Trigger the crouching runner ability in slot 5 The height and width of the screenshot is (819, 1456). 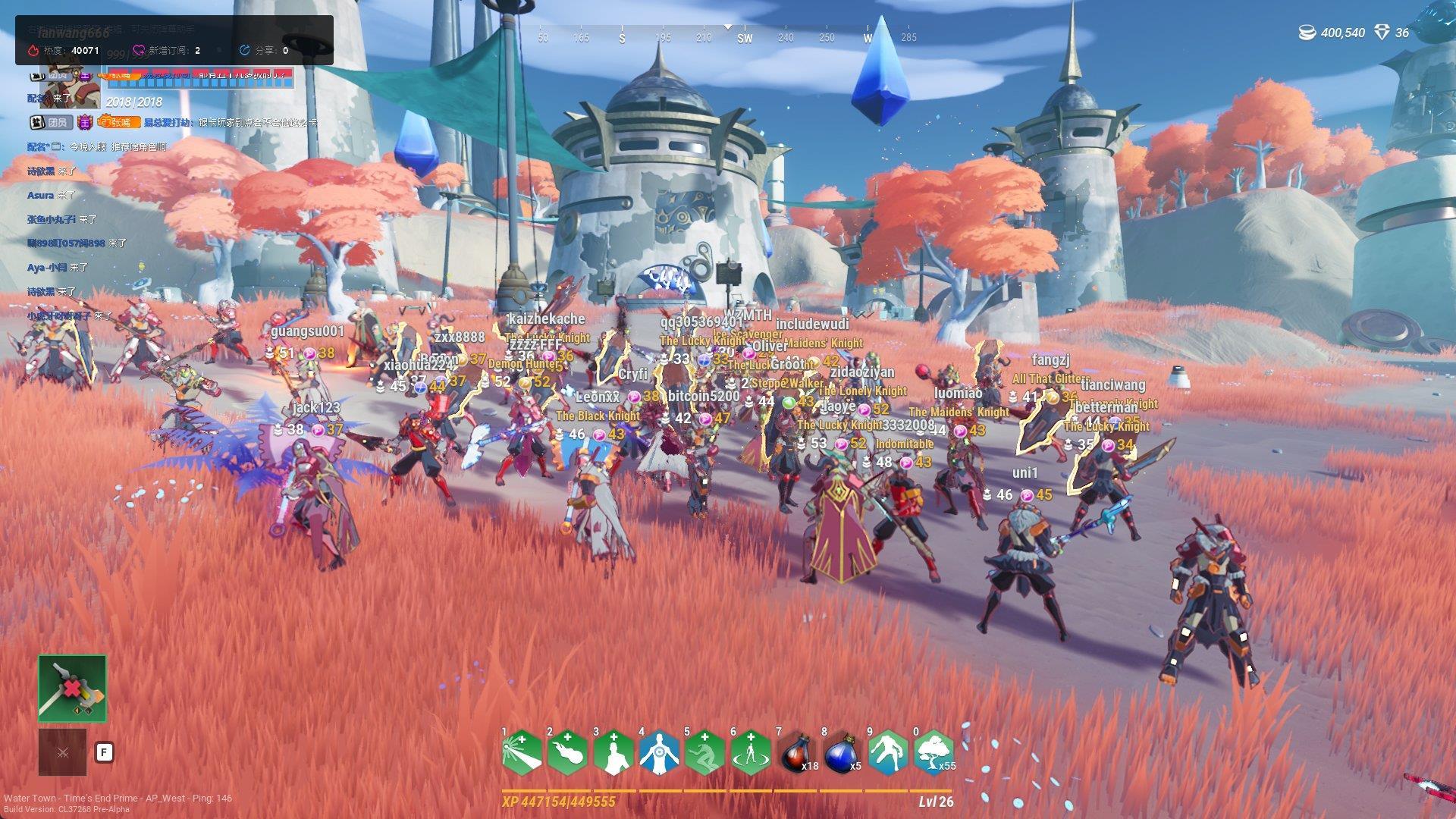pos(704,753)
